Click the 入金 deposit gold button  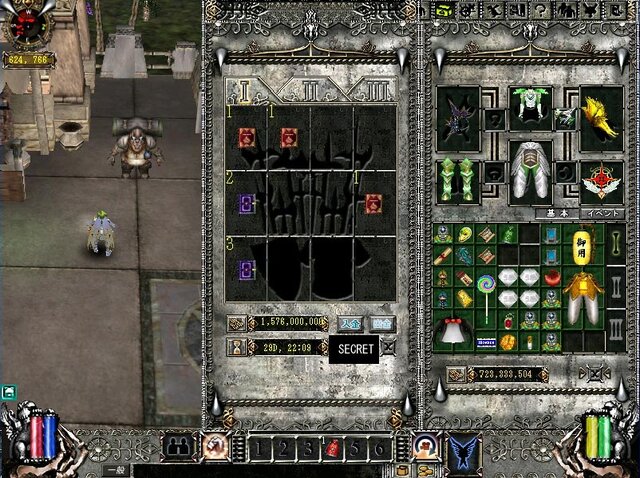[350, 323]
